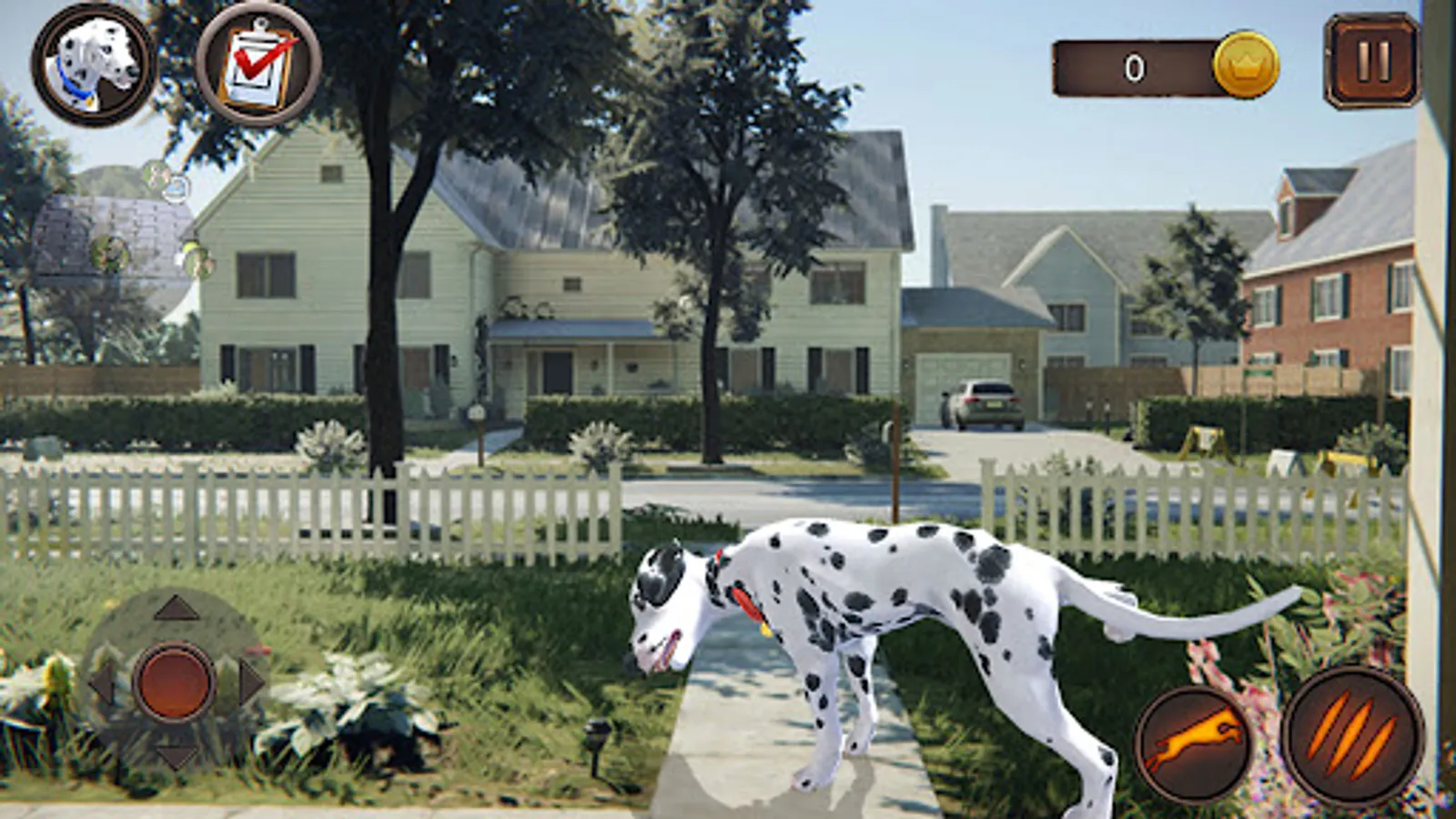This screenshot has height=819, width=1456.
Task: Select the paw player marker on the minimap
Action: [x=110, y=253]
